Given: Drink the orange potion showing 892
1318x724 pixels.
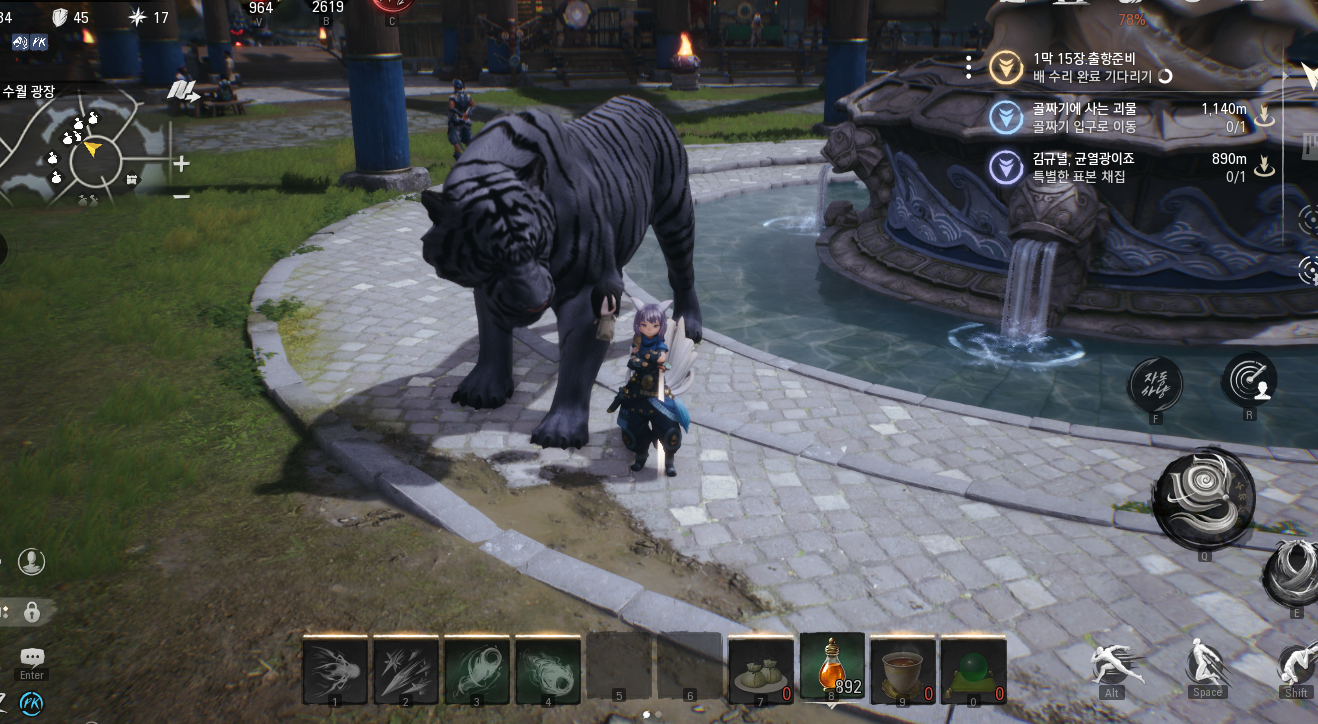Looking at the screenshot, I should click(x=832, y=667).
